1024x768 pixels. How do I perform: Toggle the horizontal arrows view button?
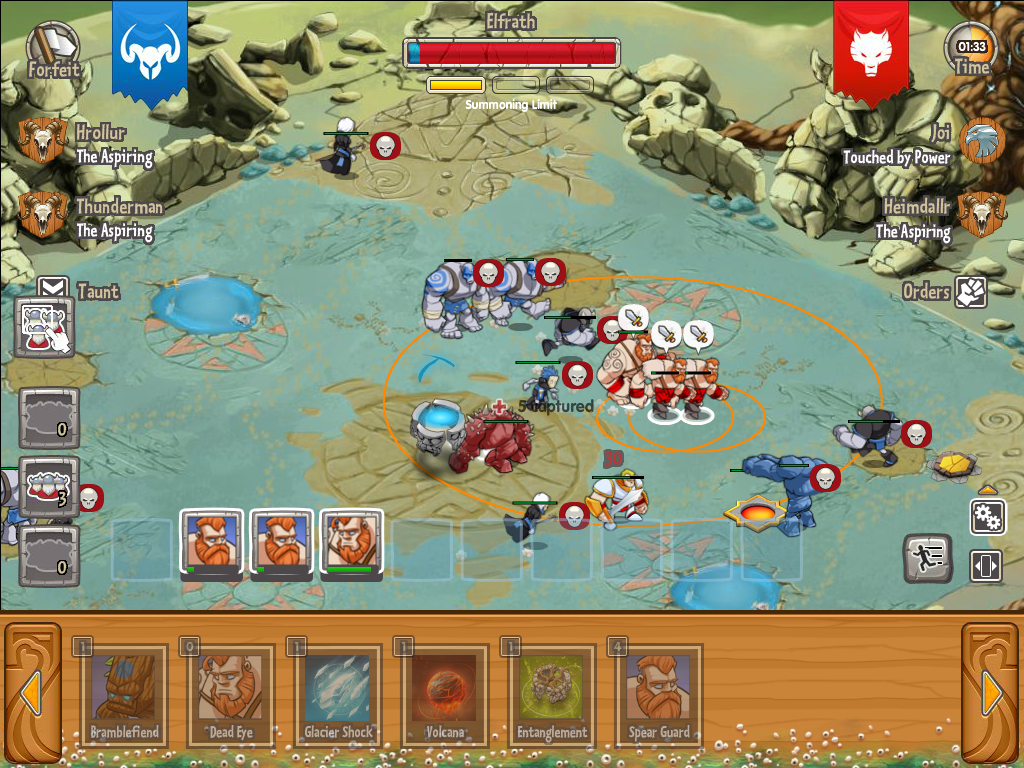(986, 566)
